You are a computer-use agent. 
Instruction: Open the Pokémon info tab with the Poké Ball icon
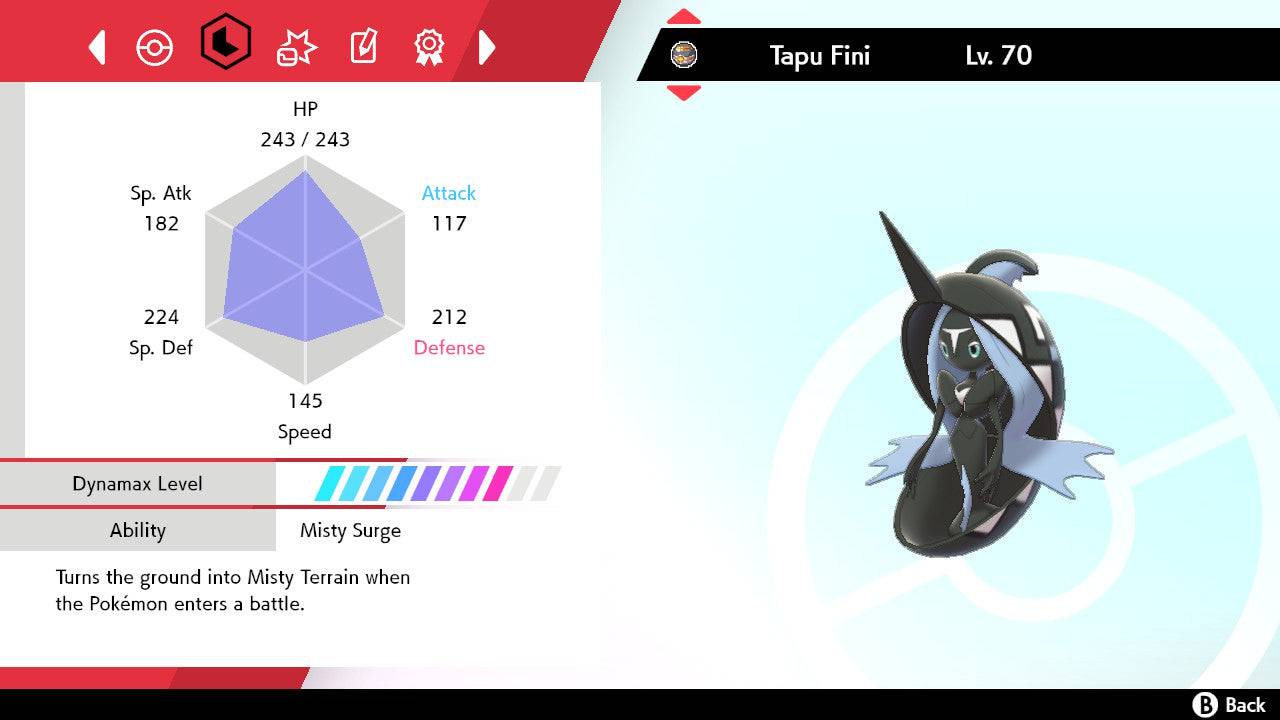155,46
